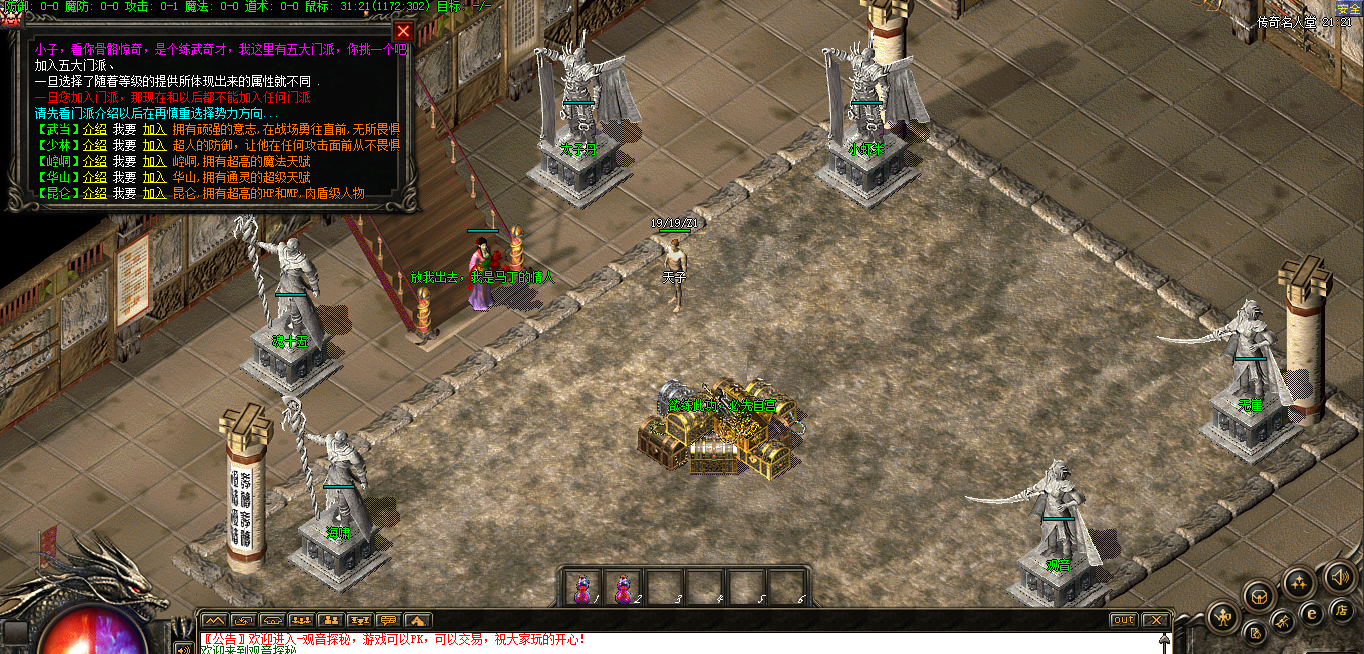Open the skills three-stars icon
Image resolution: width=1364 pixels, height=654 pixels.
[1299, 582]
